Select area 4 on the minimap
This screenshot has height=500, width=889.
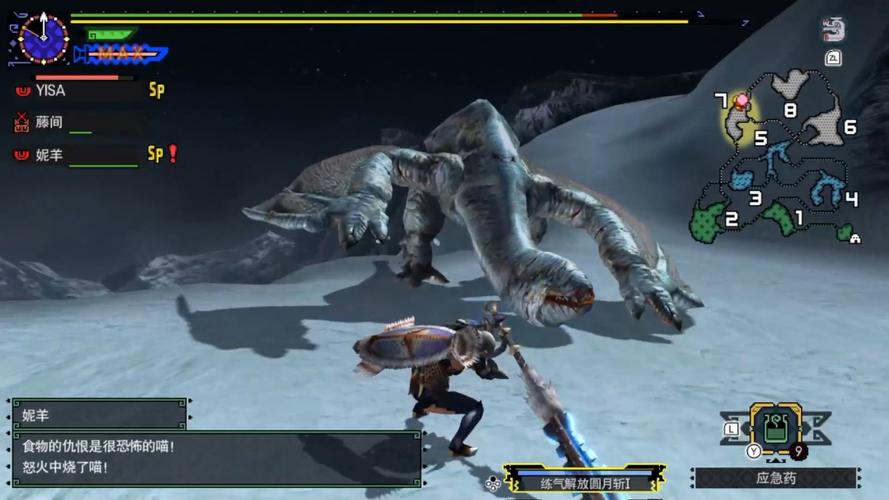[x=851, y=199]
